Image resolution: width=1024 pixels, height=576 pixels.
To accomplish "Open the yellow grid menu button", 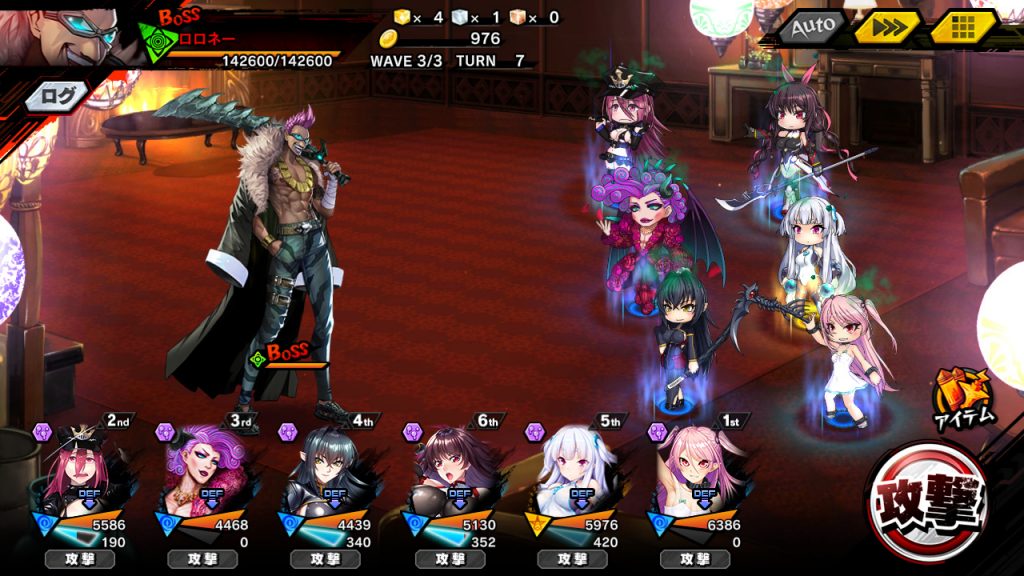I will 964,28.
